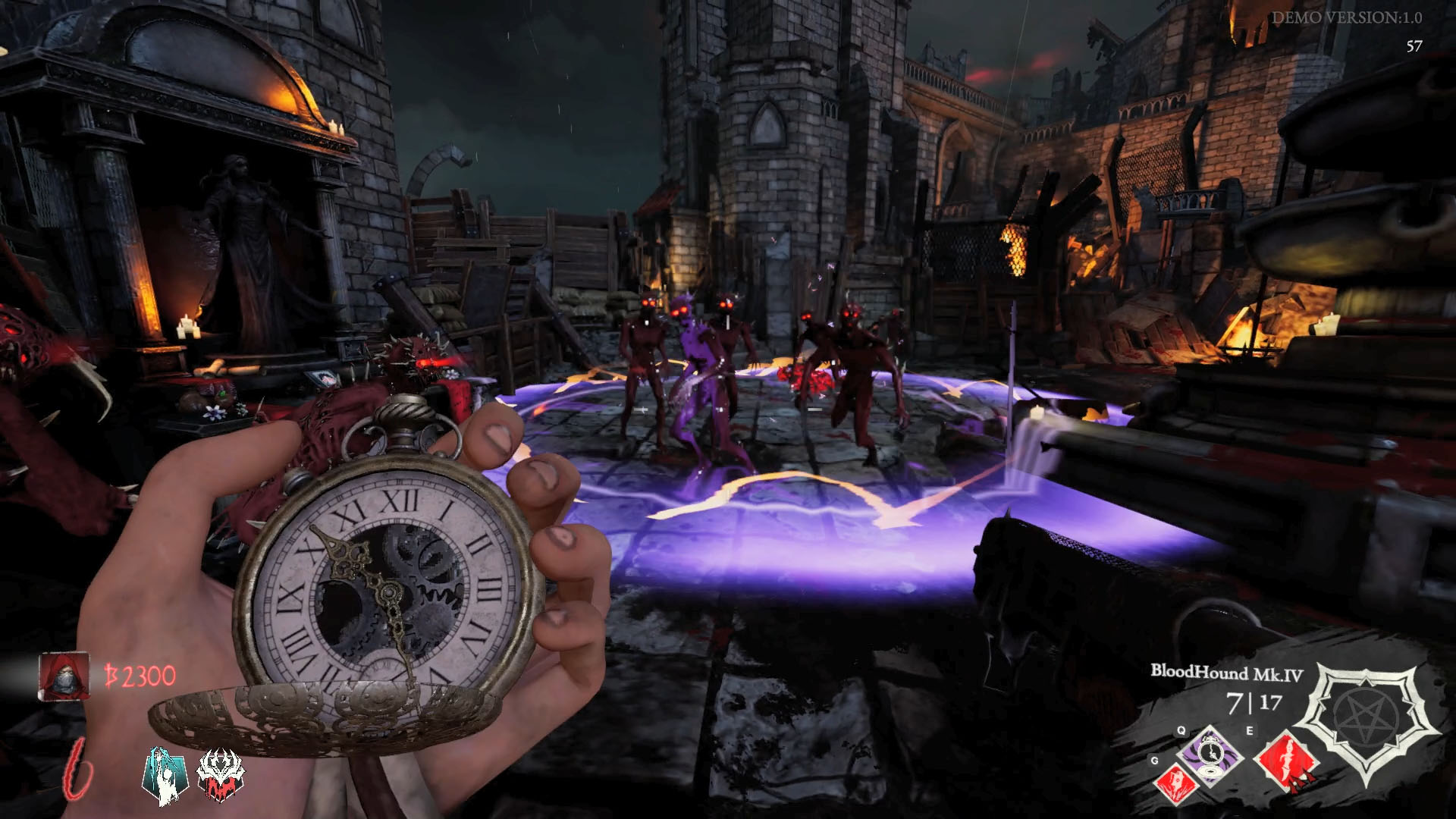Click the ฿ currency symbol
Screen dimensions: 1456x819
111,673
